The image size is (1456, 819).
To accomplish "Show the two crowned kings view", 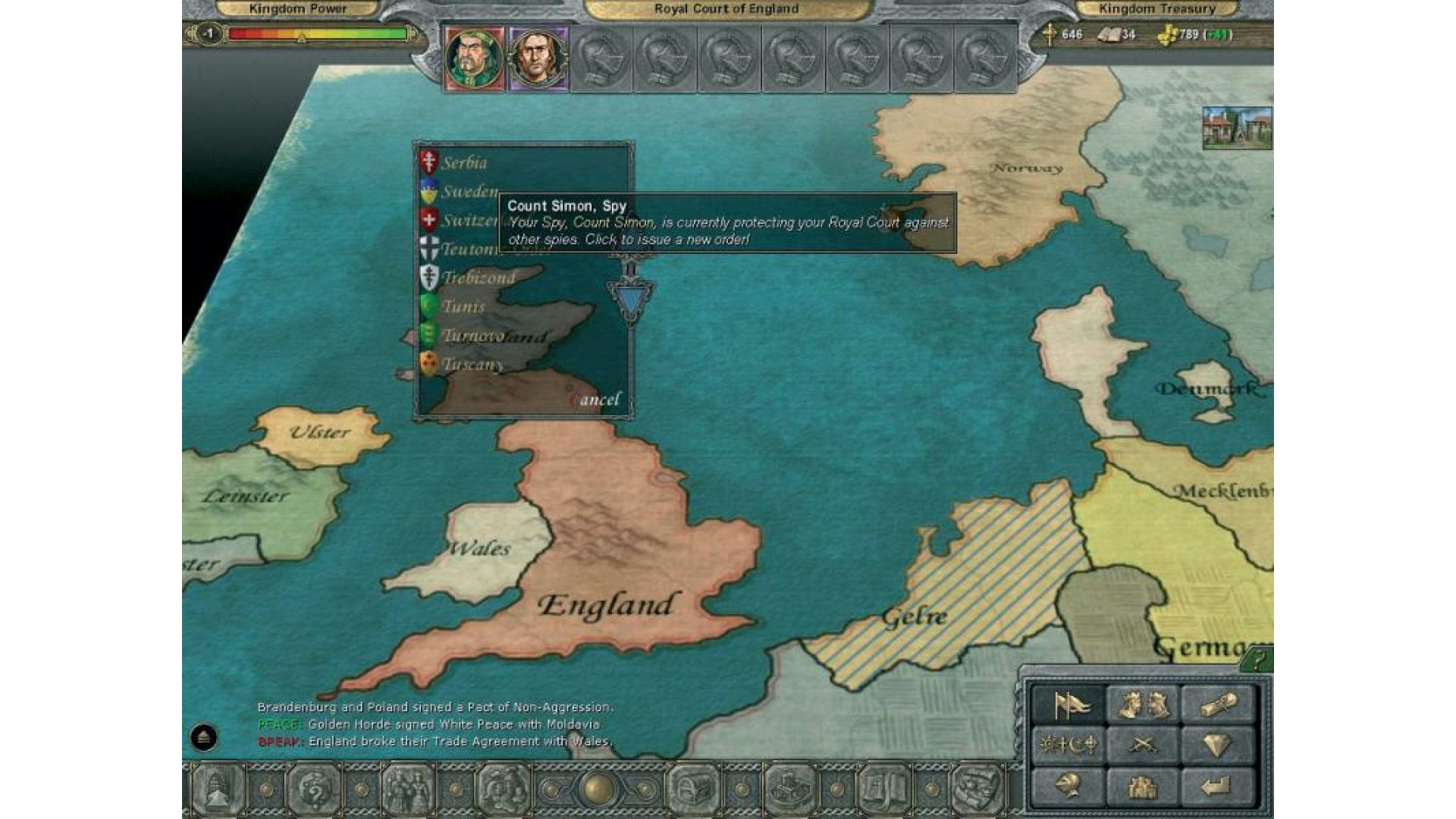I will click(x=1143, y=706).
